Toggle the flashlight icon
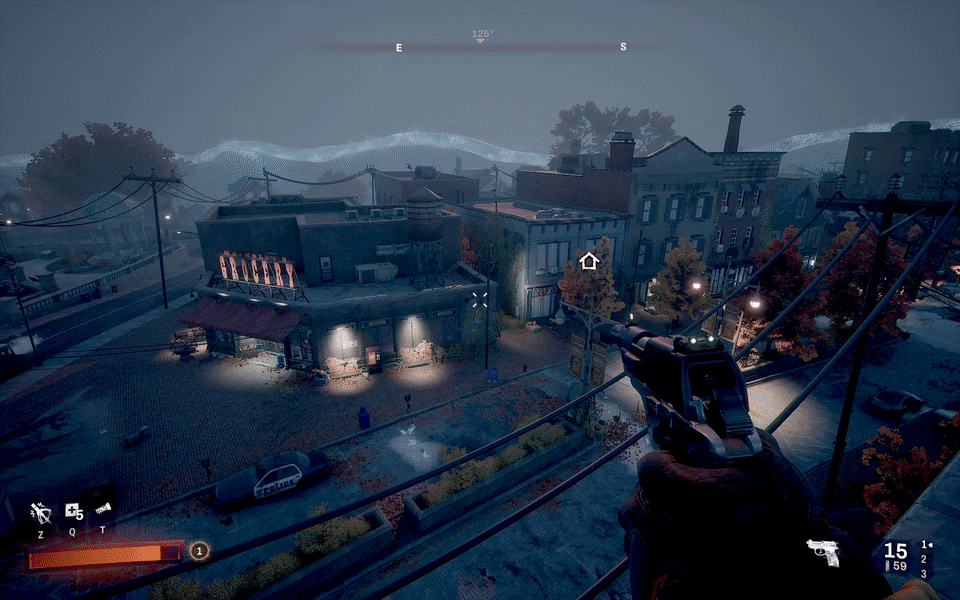Image resolution: width=960 pixels, height=600 pixels. 102,510
